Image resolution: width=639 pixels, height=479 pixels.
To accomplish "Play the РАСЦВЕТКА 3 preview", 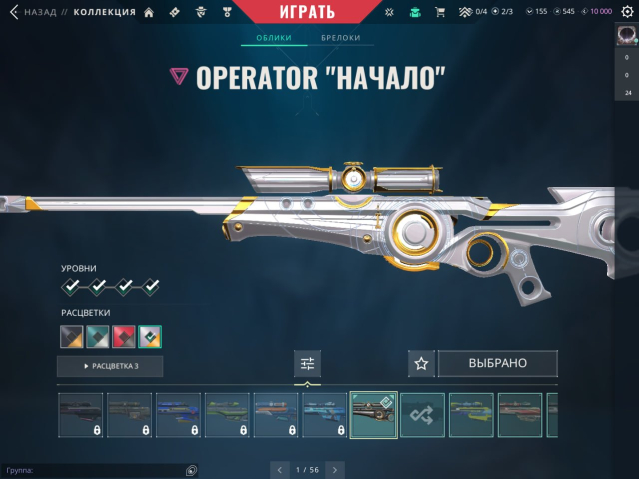I will (110, 366).
